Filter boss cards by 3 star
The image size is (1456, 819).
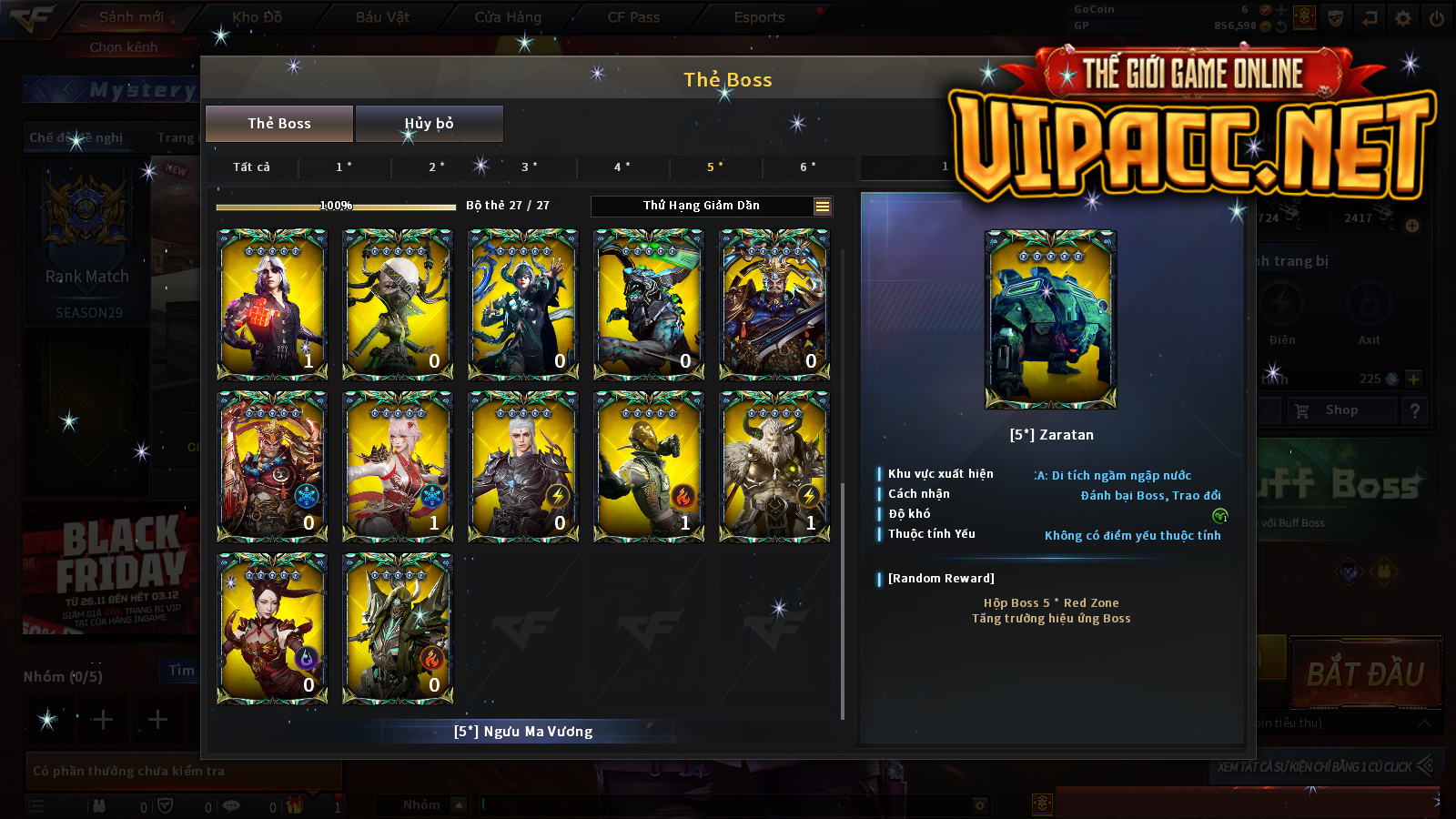tap(530, 167)
